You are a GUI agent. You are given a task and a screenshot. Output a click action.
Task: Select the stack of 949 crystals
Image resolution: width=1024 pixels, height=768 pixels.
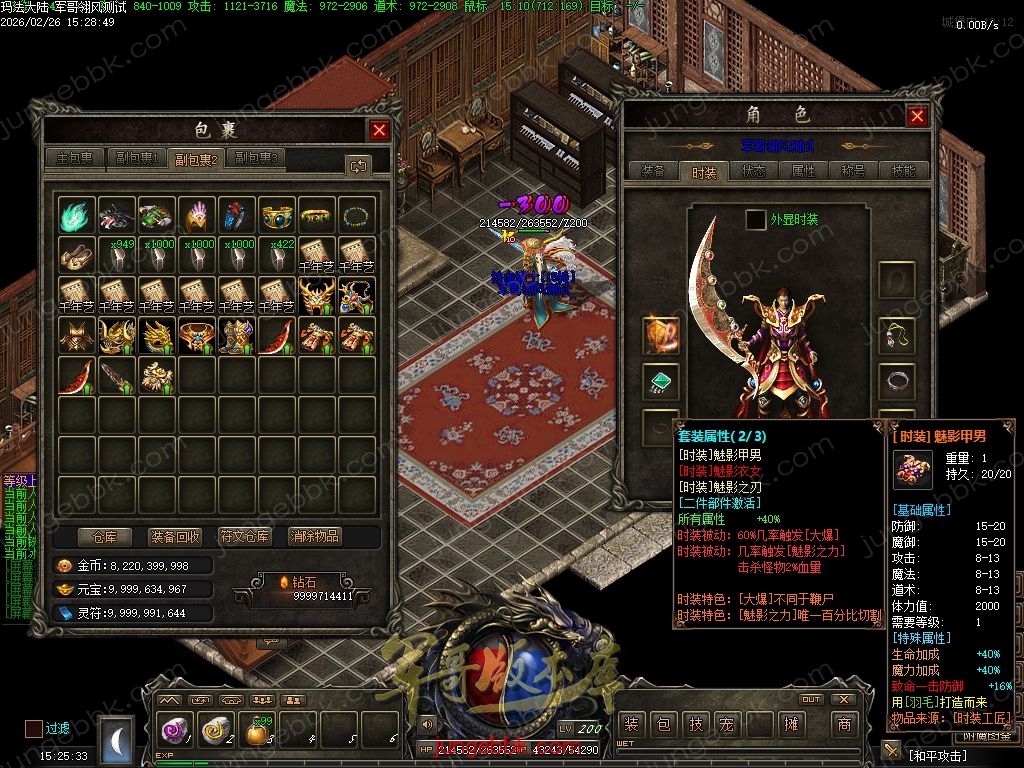coord(116,254)
